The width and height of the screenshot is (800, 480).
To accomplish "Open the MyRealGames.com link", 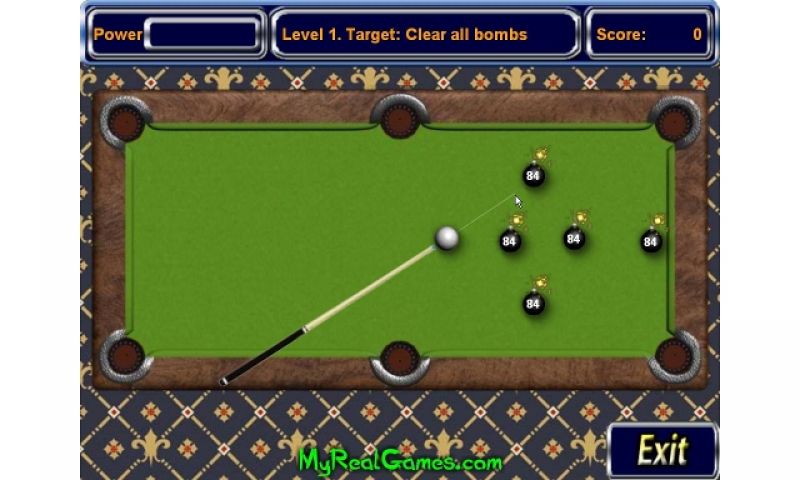I will coord(400,461).
